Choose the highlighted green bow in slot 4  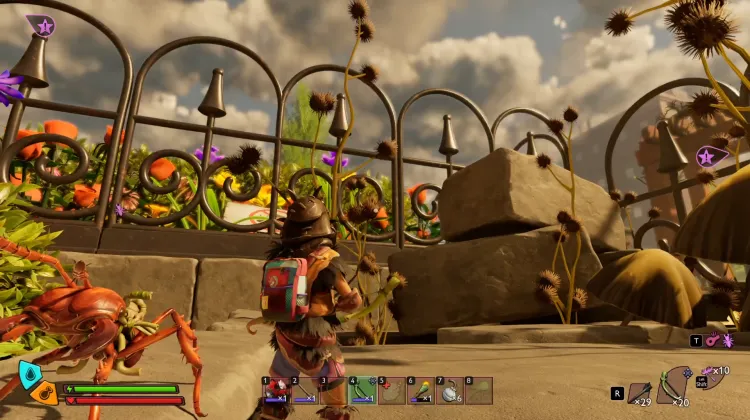click(362, 390)
